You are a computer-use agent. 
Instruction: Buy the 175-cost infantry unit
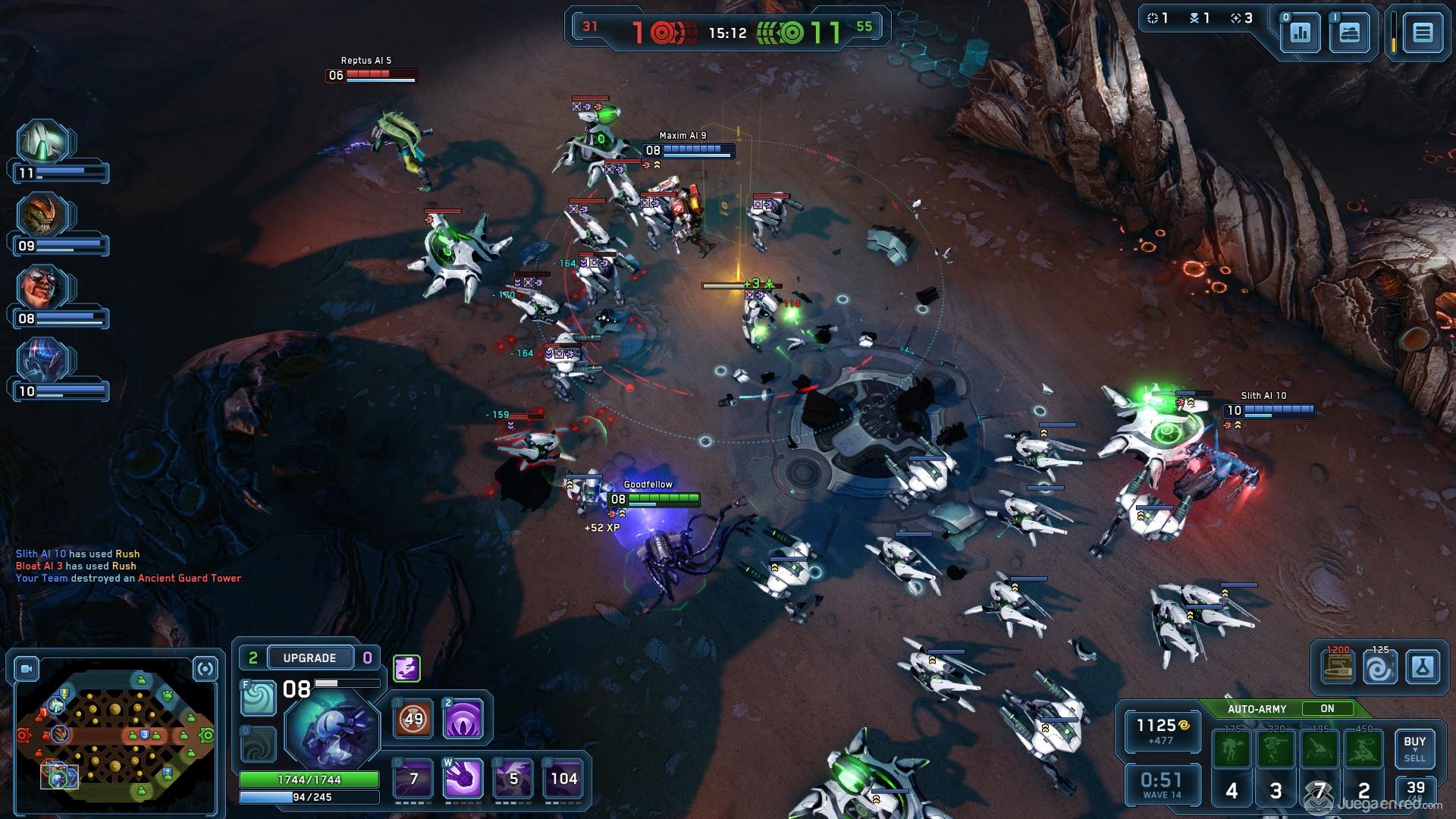(x=1232, y=749)
